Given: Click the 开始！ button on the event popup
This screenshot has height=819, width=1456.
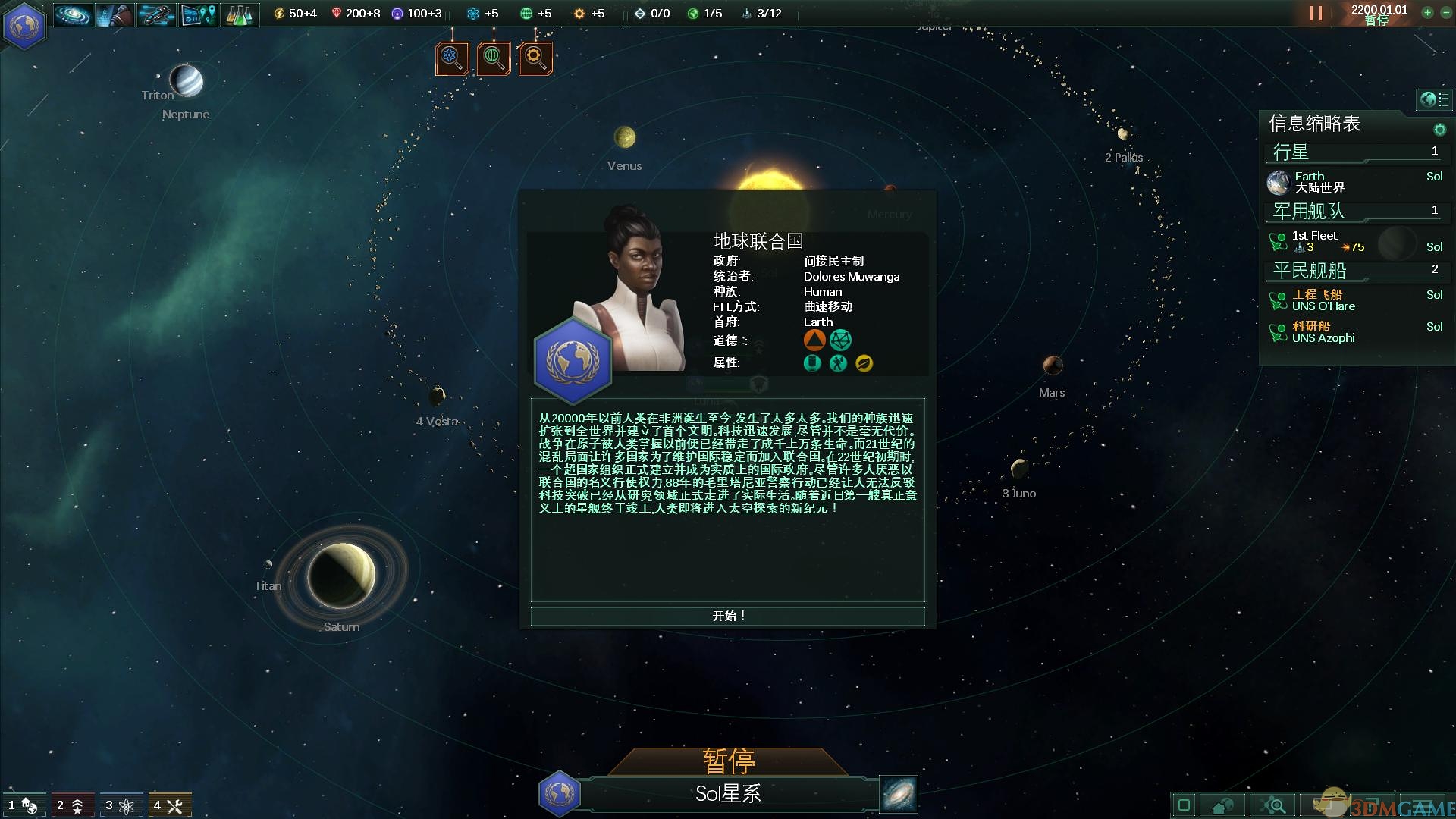Looking at the screenshot, I should point(727,616).
